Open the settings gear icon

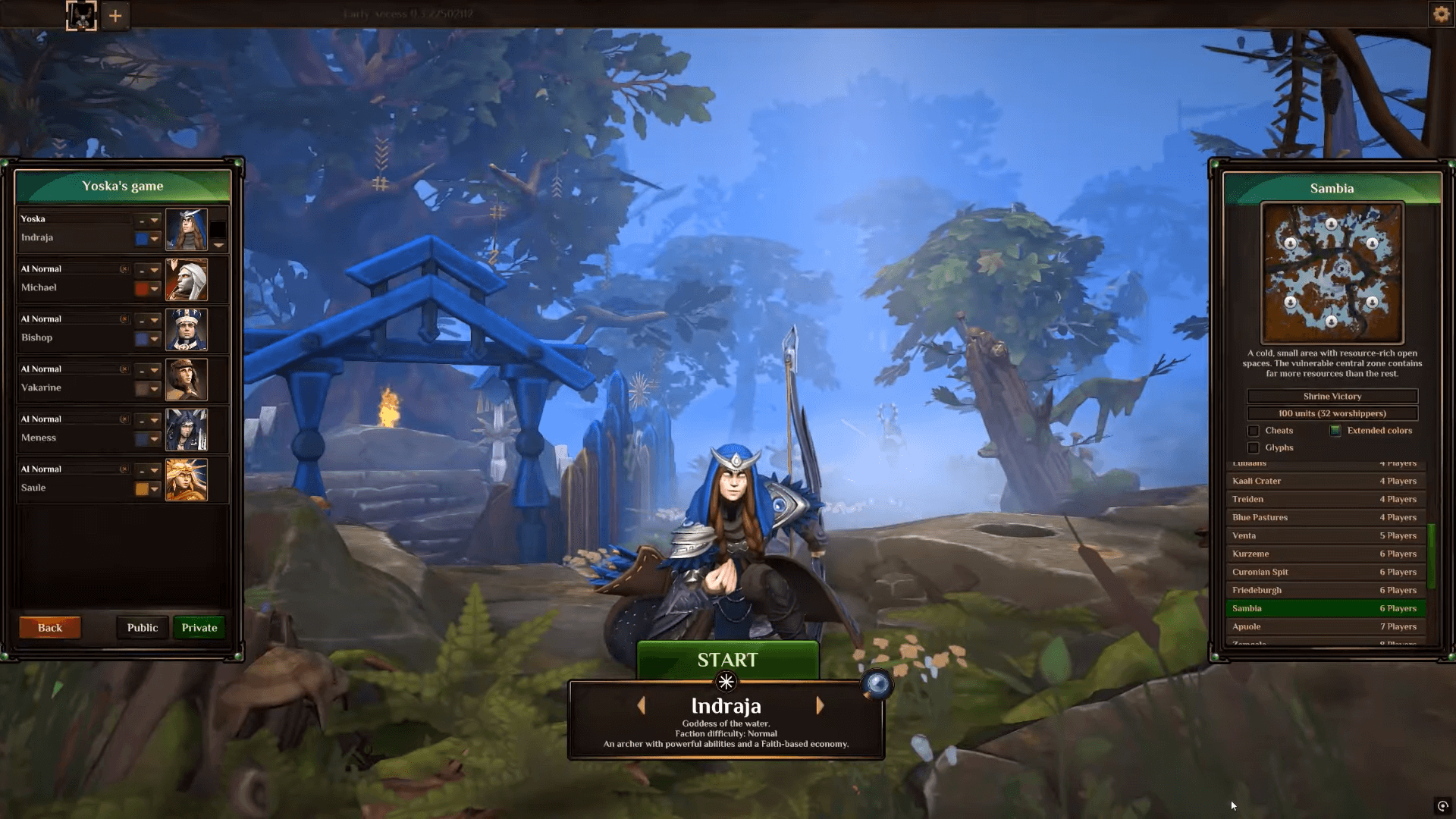click(1441, 14)
